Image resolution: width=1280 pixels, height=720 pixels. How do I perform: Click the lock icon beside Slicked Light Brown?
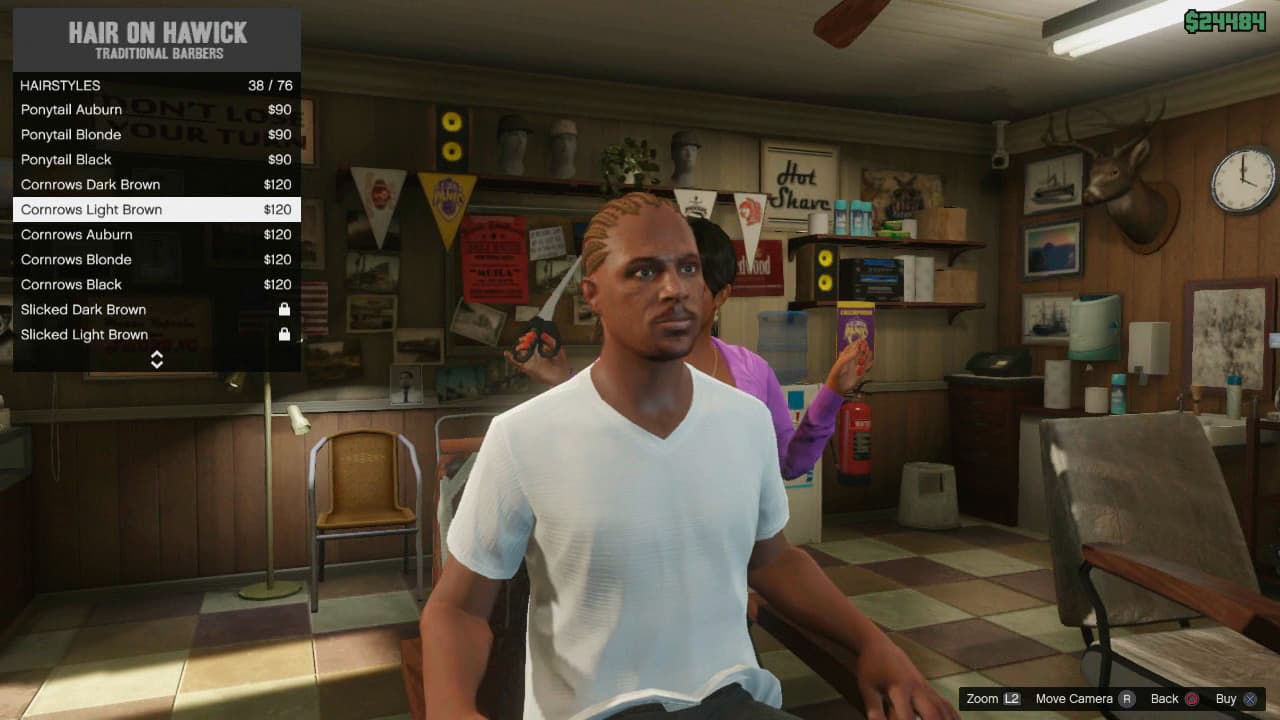(x=284, y=334)
